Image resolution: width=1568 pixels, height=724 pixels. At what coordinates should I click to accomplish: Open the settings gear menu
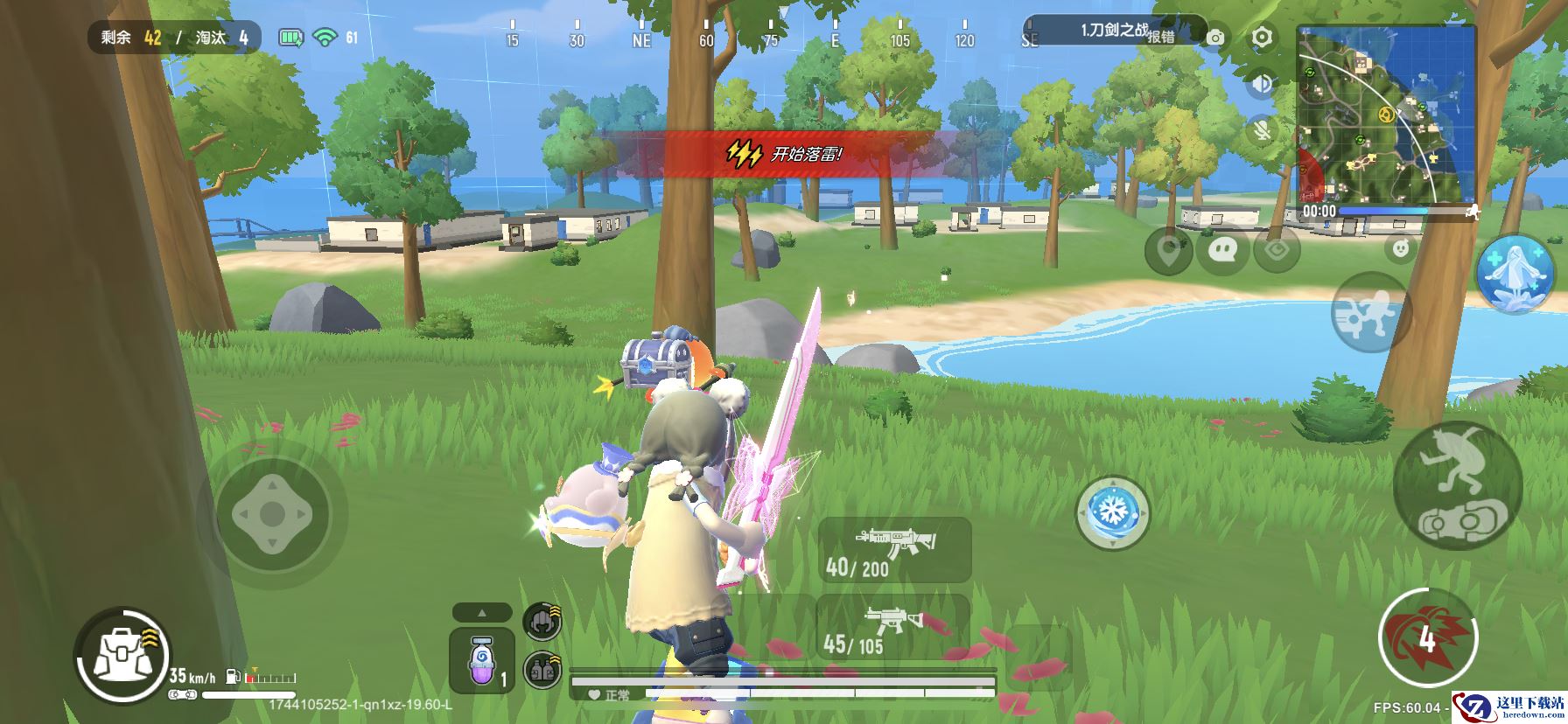1261,37
